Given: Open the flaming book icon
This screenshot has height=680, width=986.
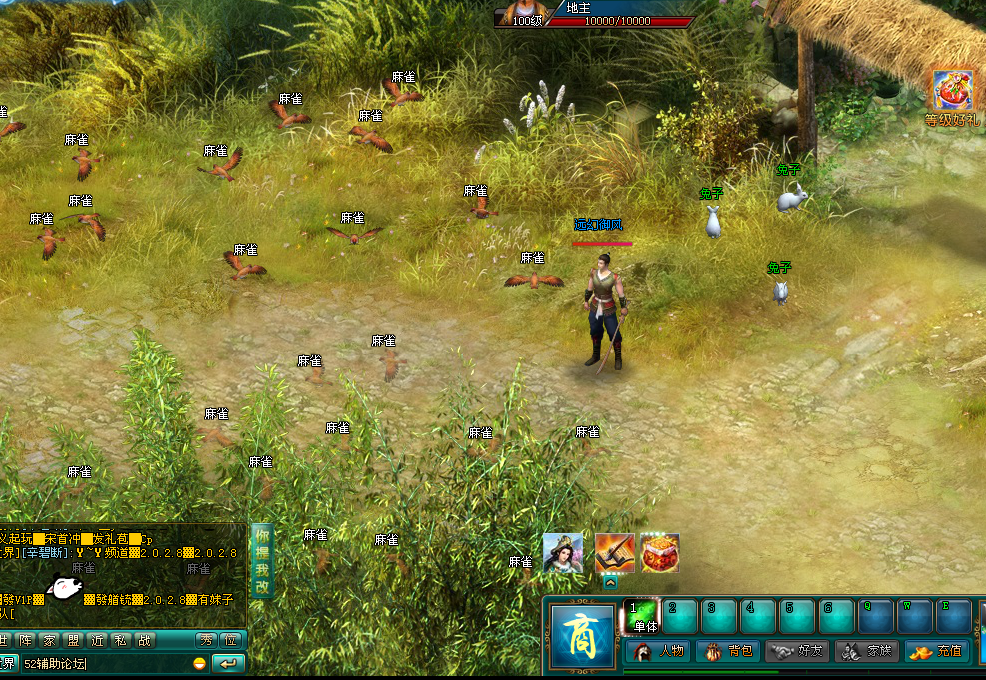Looking at the screenshot, I should [x=615, y=553].
